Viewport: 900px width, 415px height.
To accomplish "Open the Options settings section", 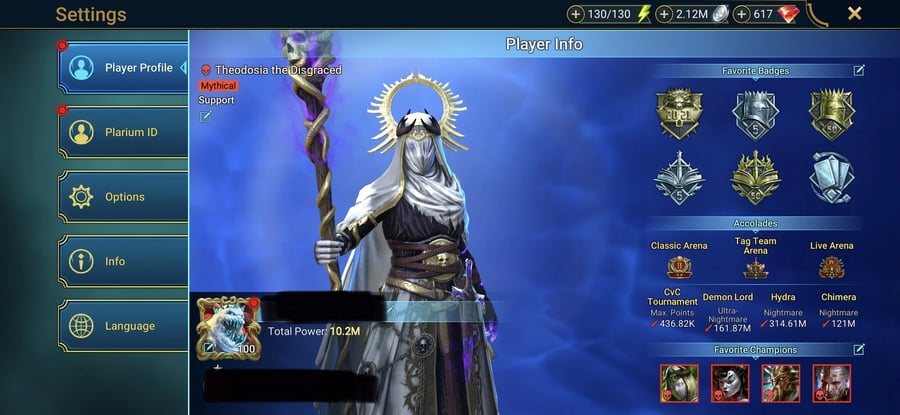I will coord(124,197).
